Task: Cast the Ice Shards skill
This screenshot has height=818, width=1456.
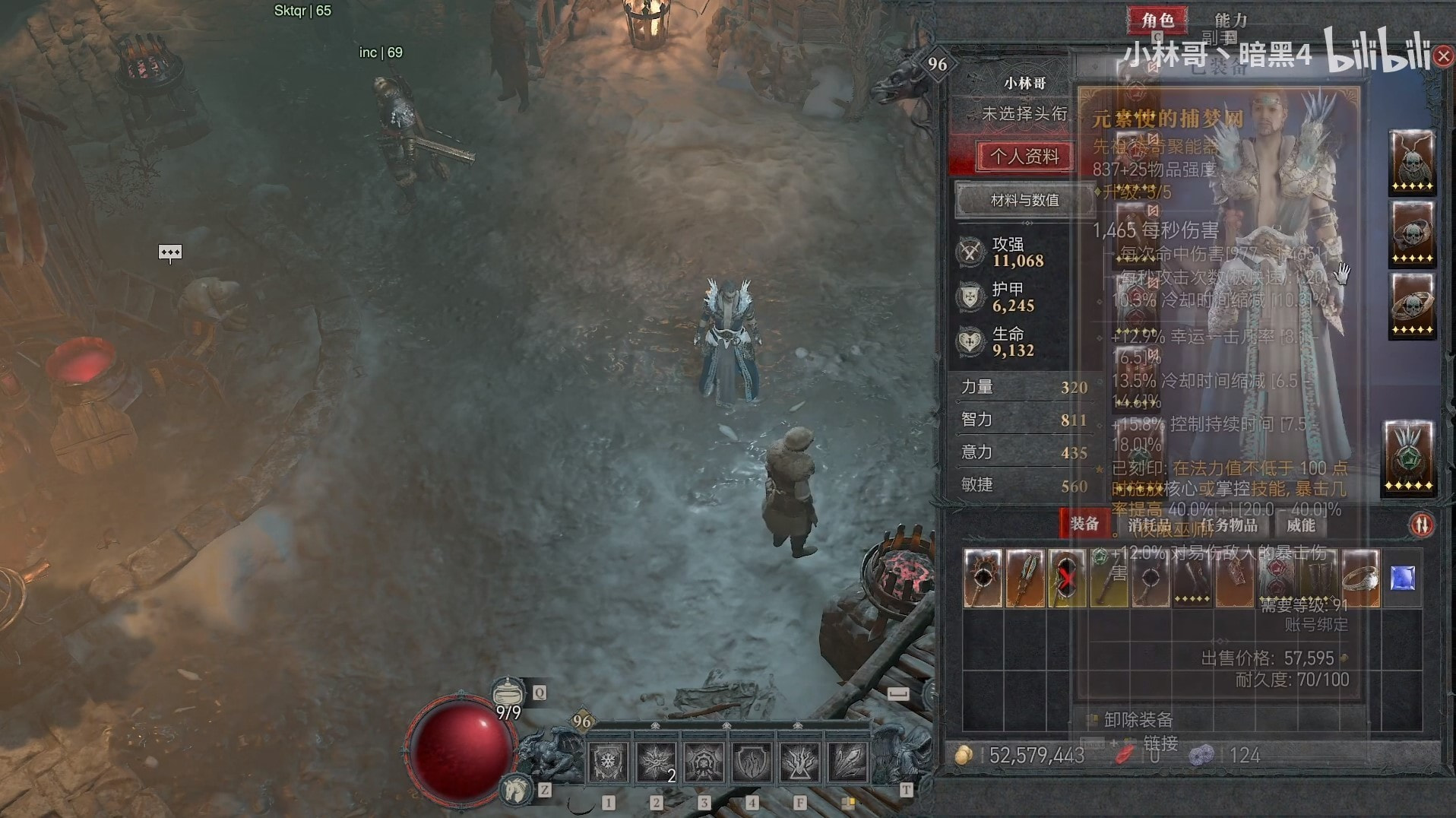Action: click(x=847, y=761)
